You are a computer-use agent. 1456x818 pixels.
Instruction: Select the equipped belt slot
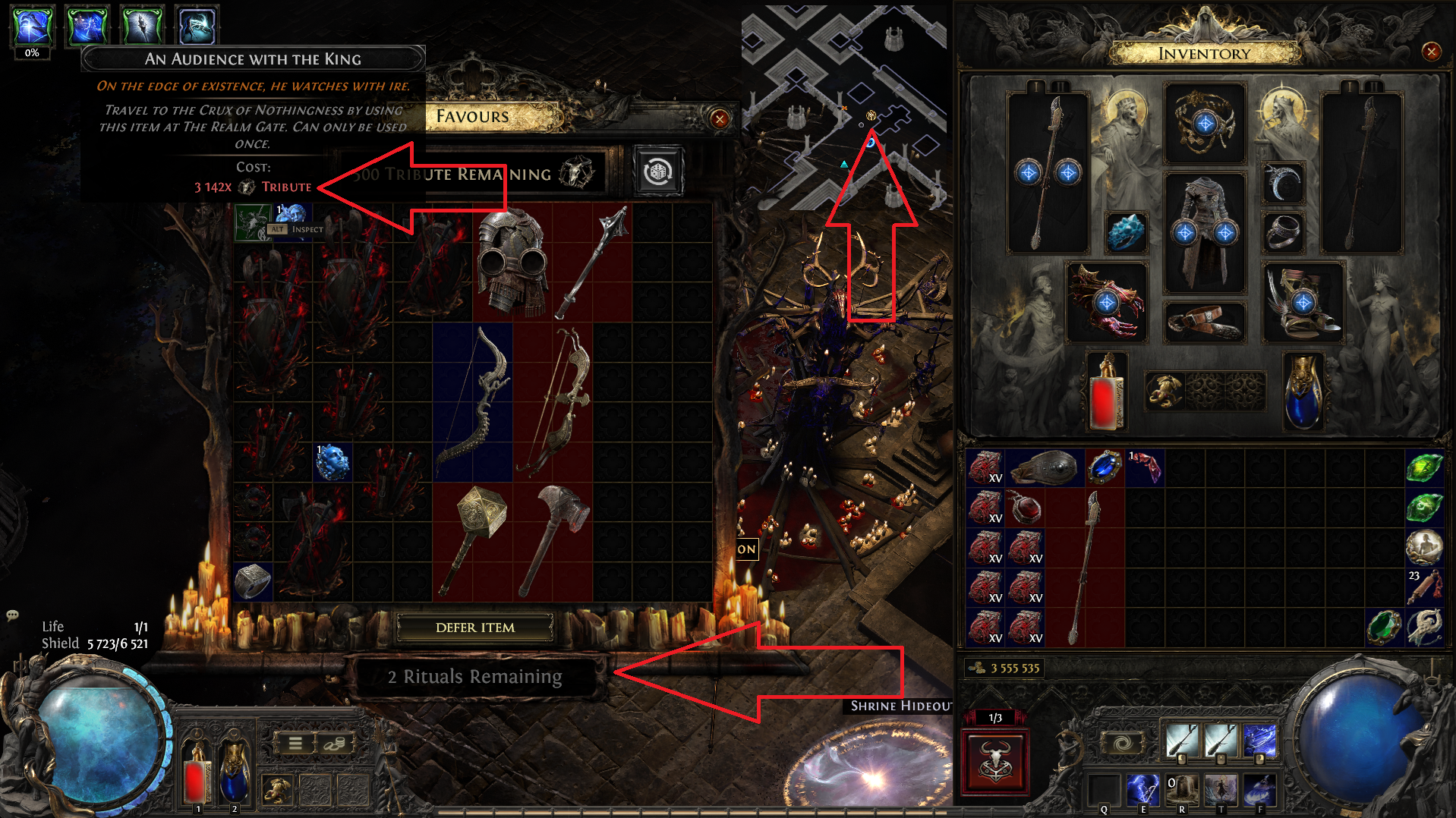coord(1205,321)
